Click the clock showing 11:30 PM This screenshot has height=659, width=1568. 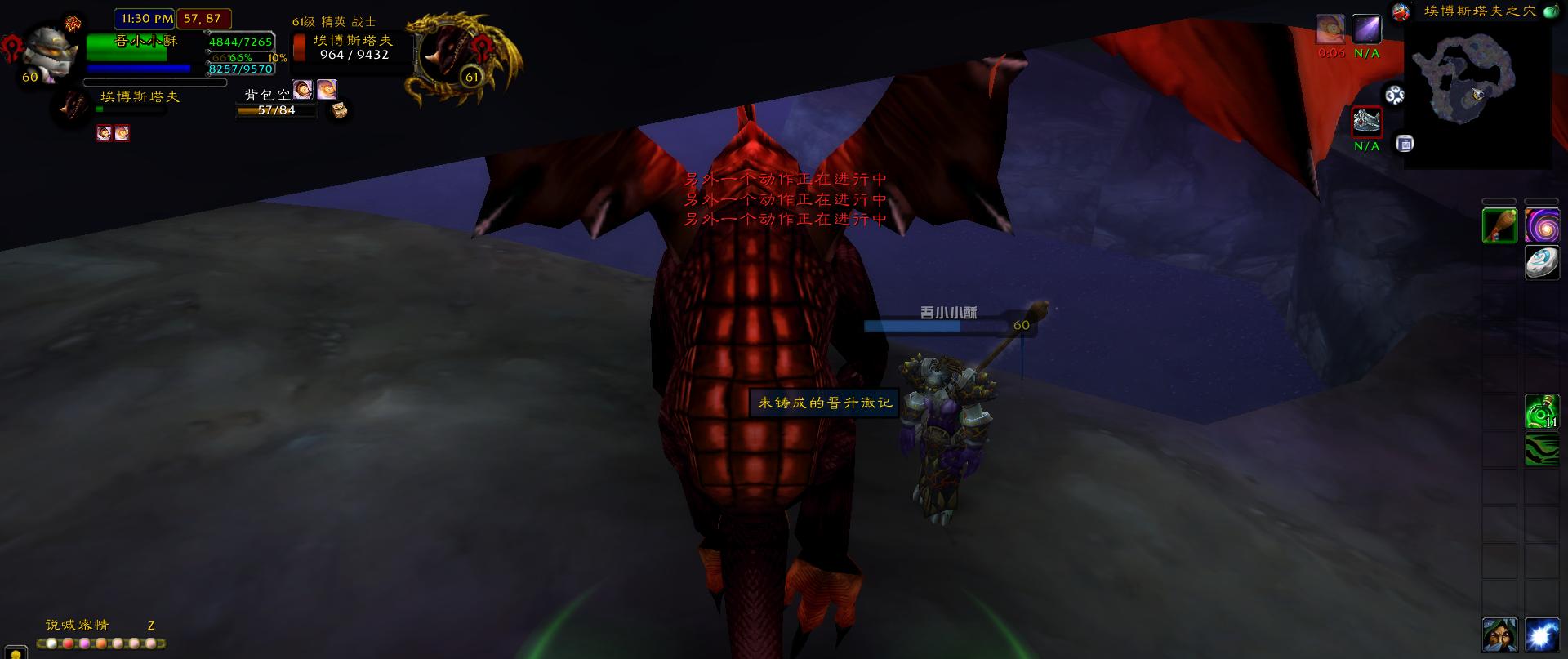point(143,19)
